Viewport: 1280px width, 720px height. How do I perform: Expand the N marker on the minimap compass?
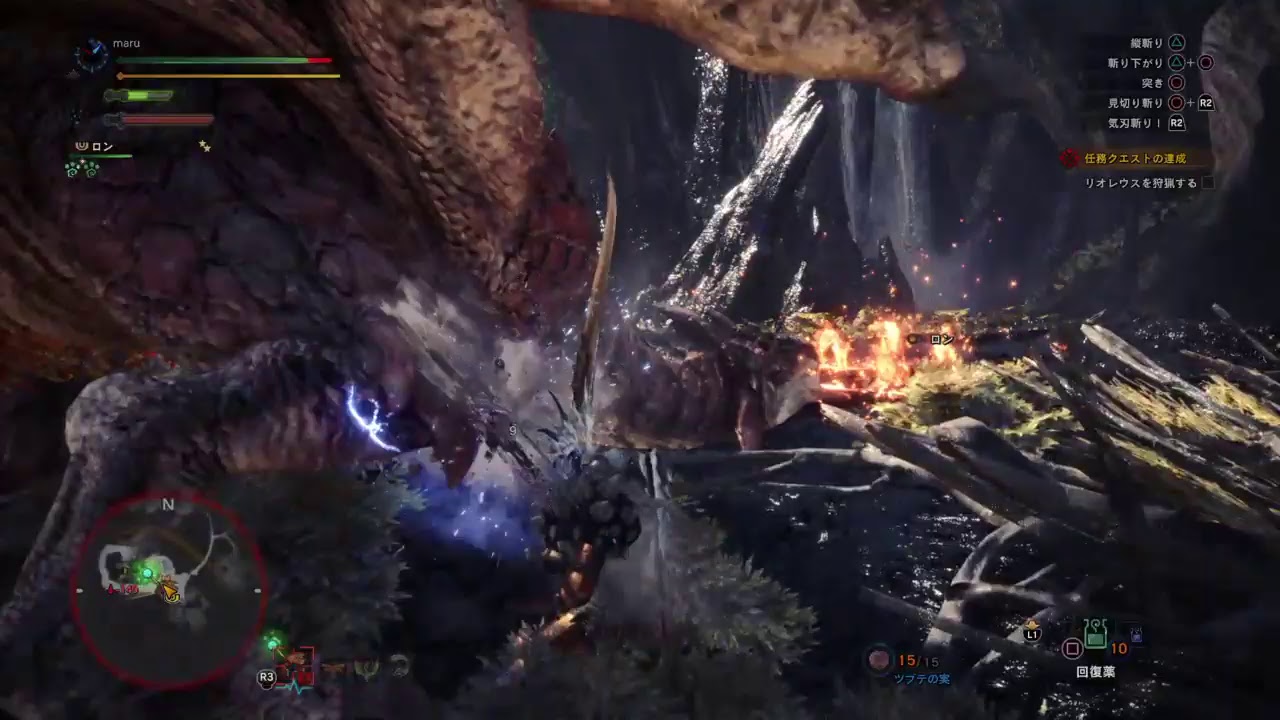[167, 505]
